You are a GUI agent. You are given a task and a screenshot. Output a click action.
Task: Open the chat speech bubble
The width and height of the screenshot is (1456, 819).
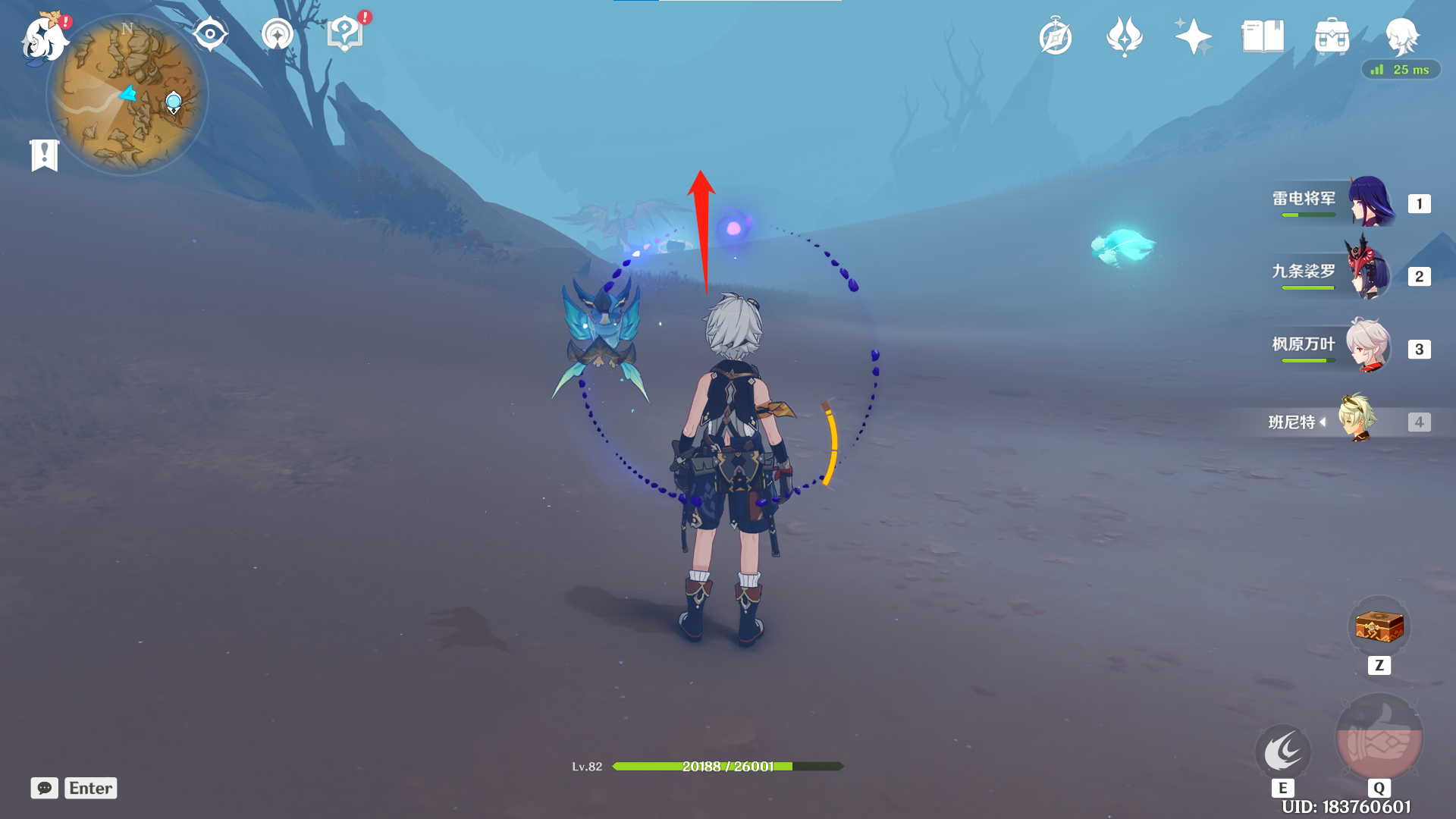coord(45,788)
